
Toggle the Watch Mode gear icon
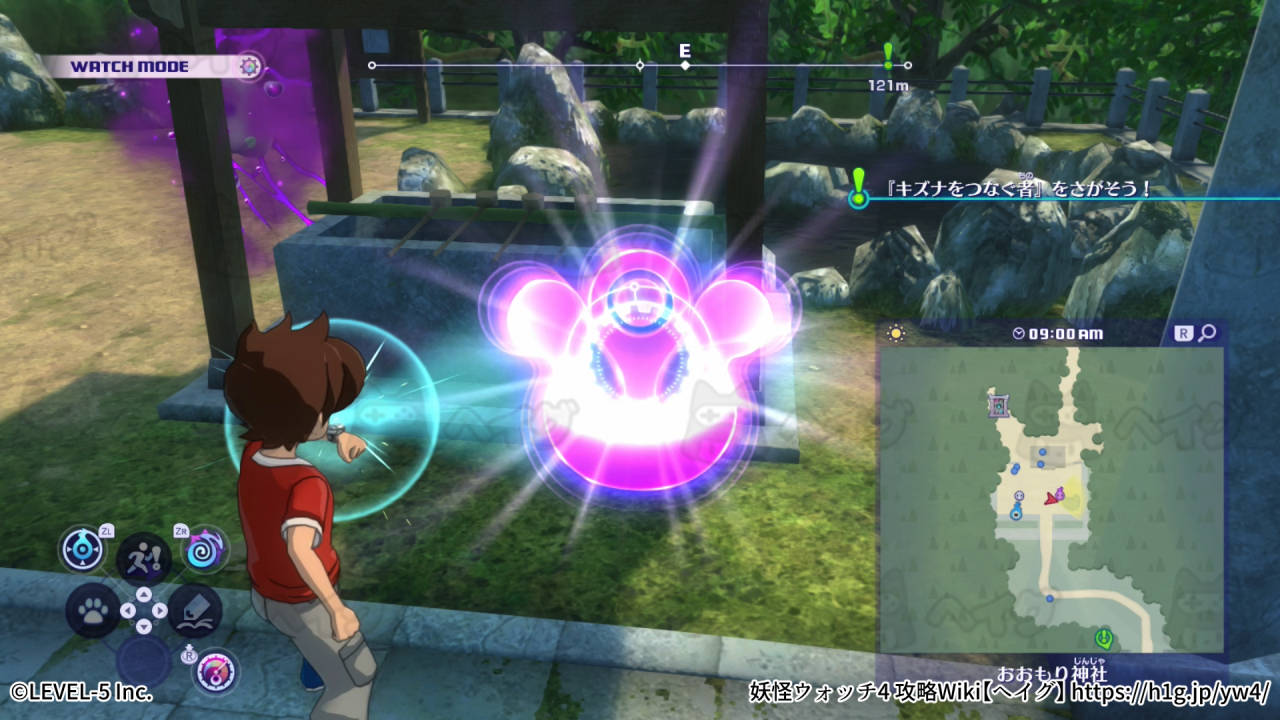[x=250, y=67]
